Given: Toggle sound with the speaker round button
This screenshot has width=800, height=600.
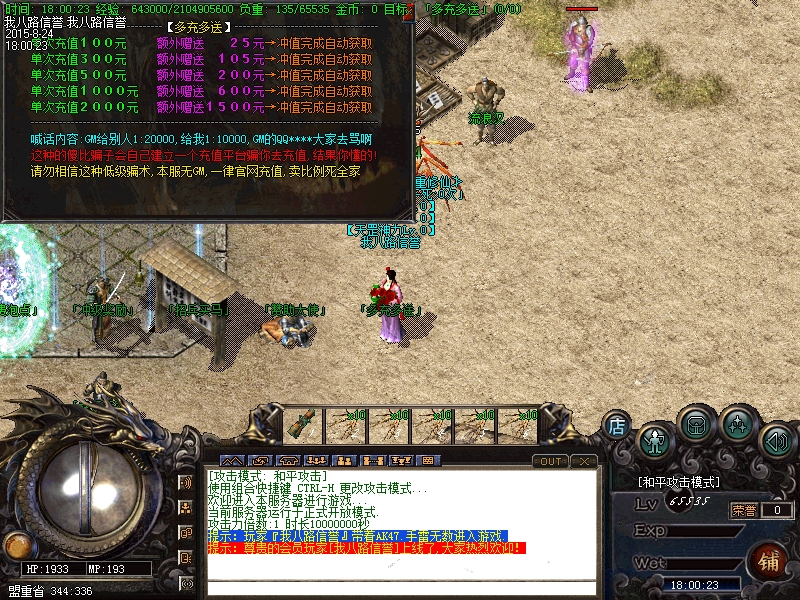Looking at the screenshot, I should [x=776, y=440].
